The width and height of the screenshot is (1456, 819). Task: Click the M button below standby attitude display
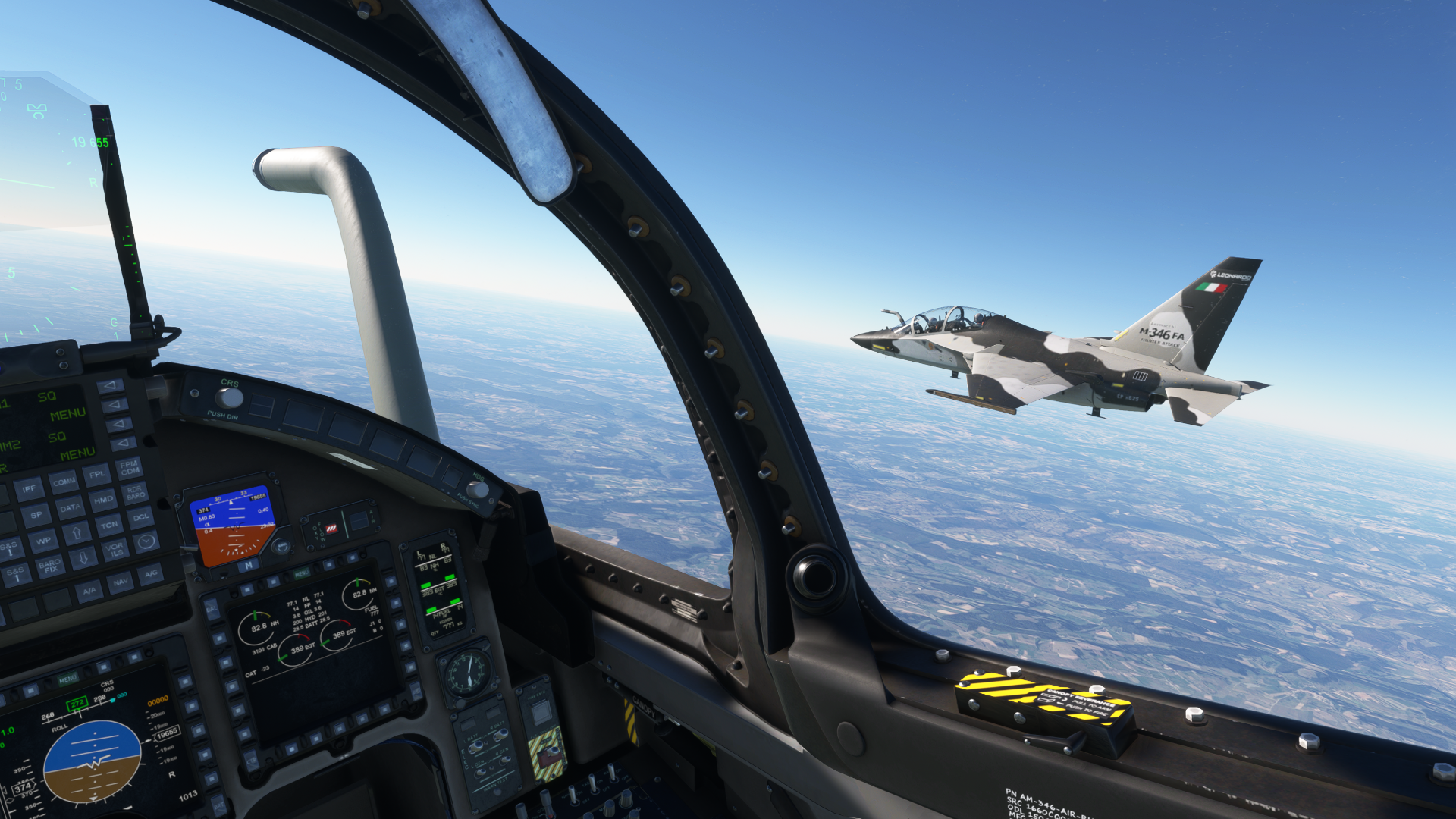pos(248,566)
